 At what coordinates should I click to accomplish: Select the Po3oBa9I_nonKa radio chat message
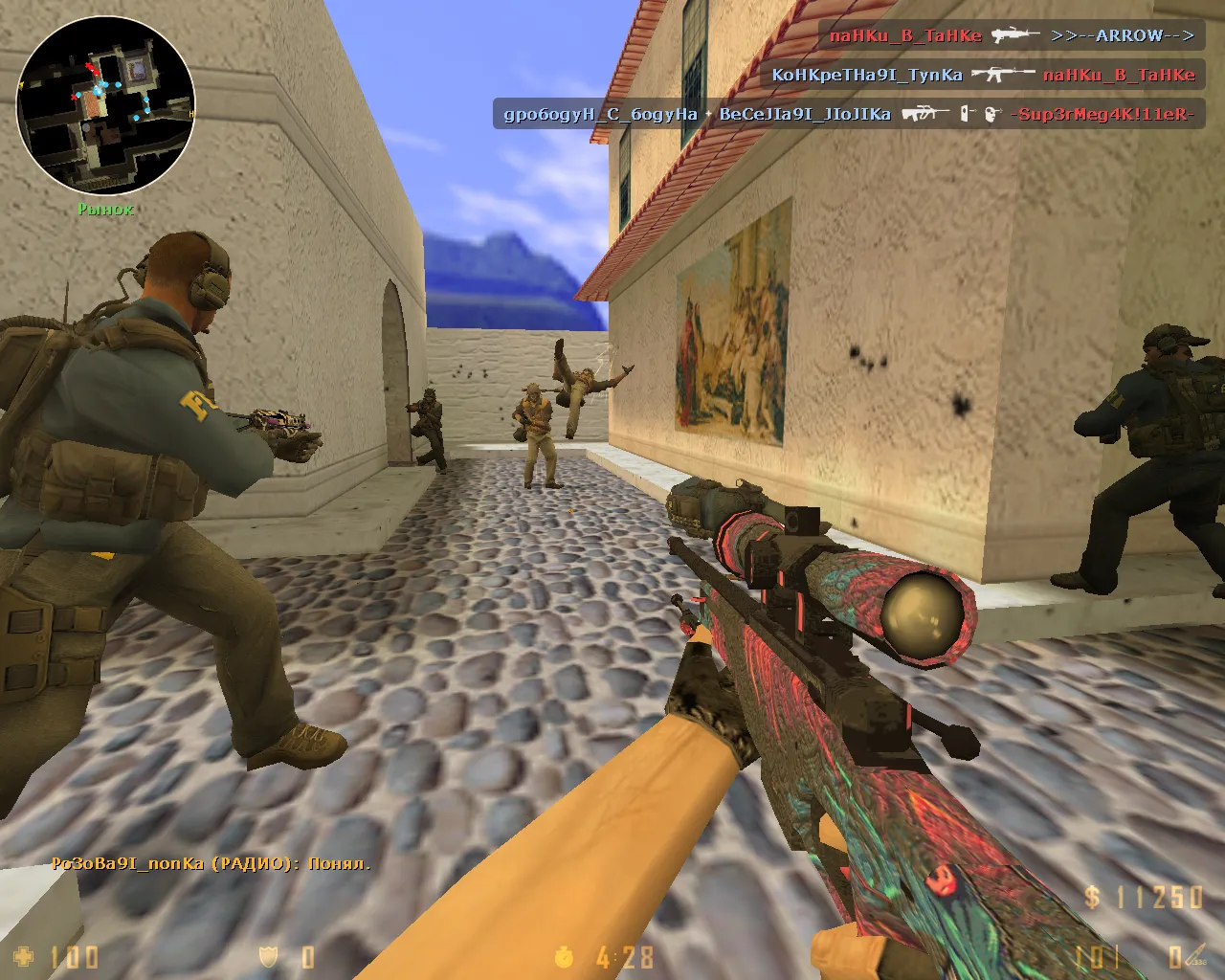coord(211,863)
